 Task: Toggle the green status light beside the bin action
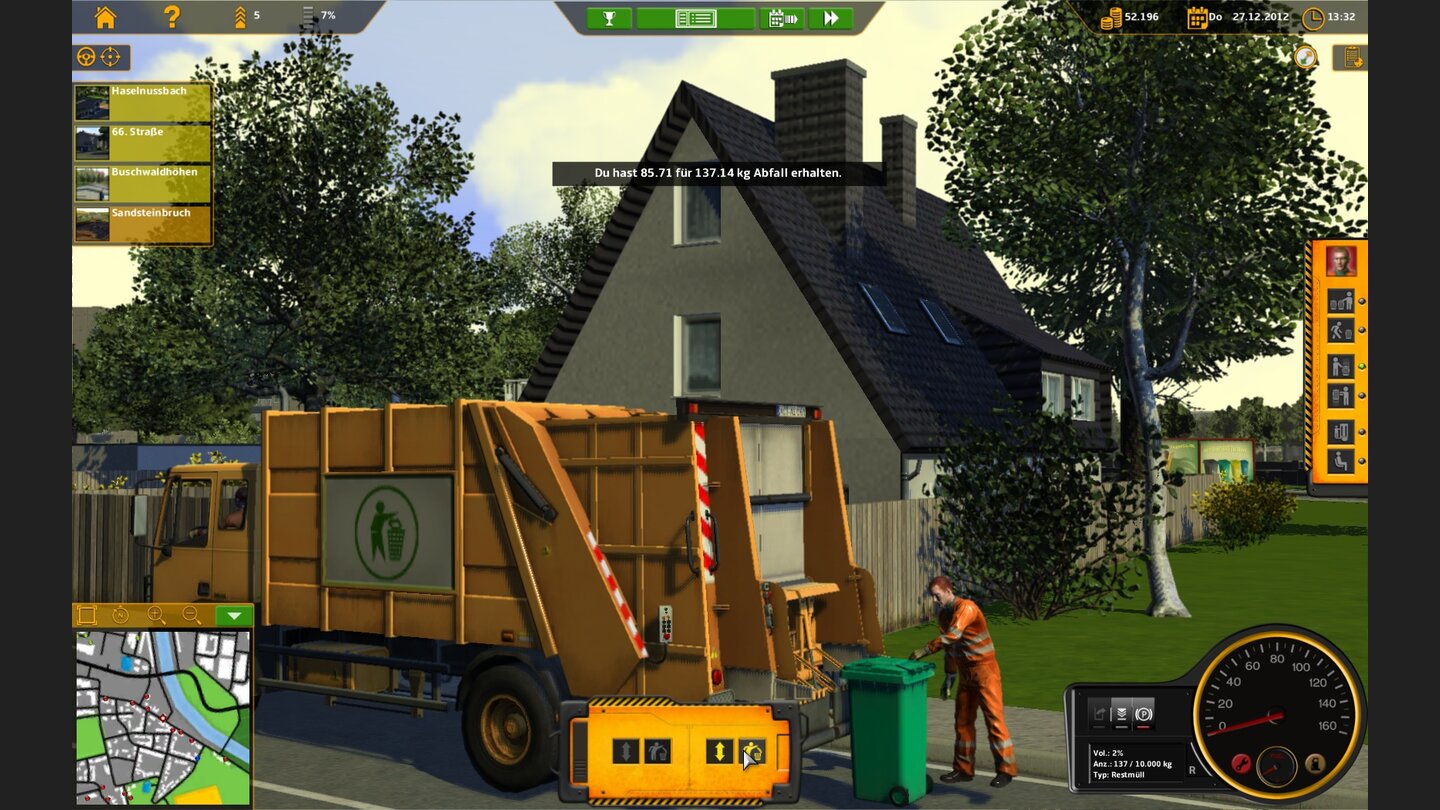tap(1362, 366)
